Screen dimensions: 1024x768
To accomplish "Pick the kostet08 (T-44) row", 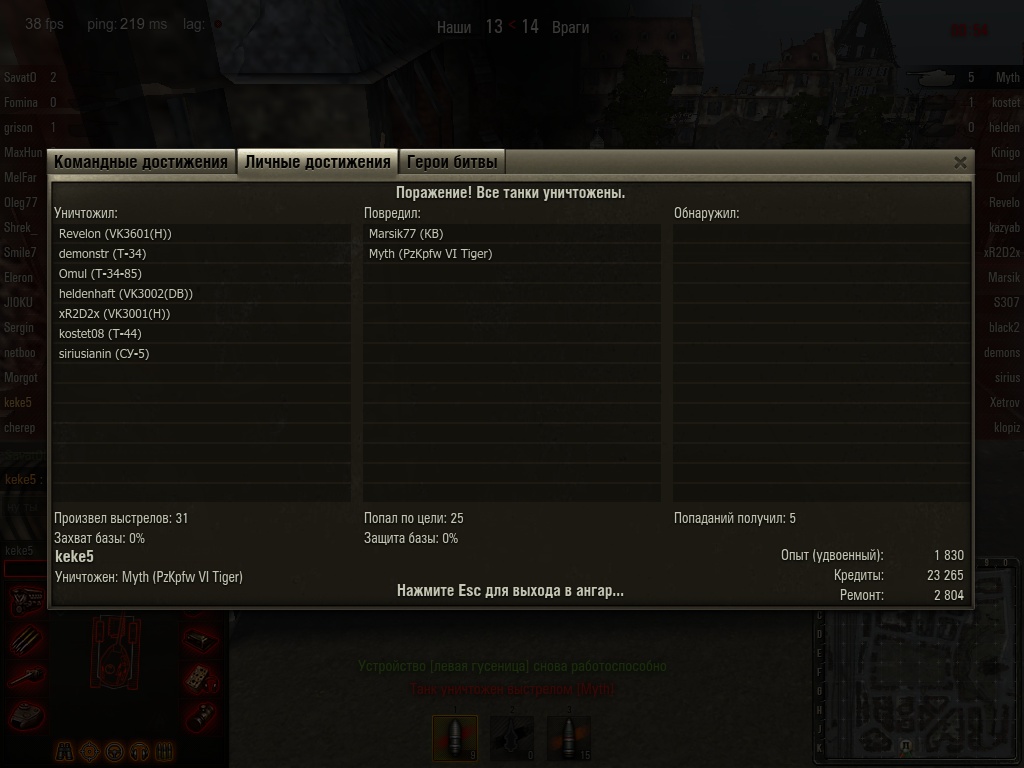I will [100, 334].
